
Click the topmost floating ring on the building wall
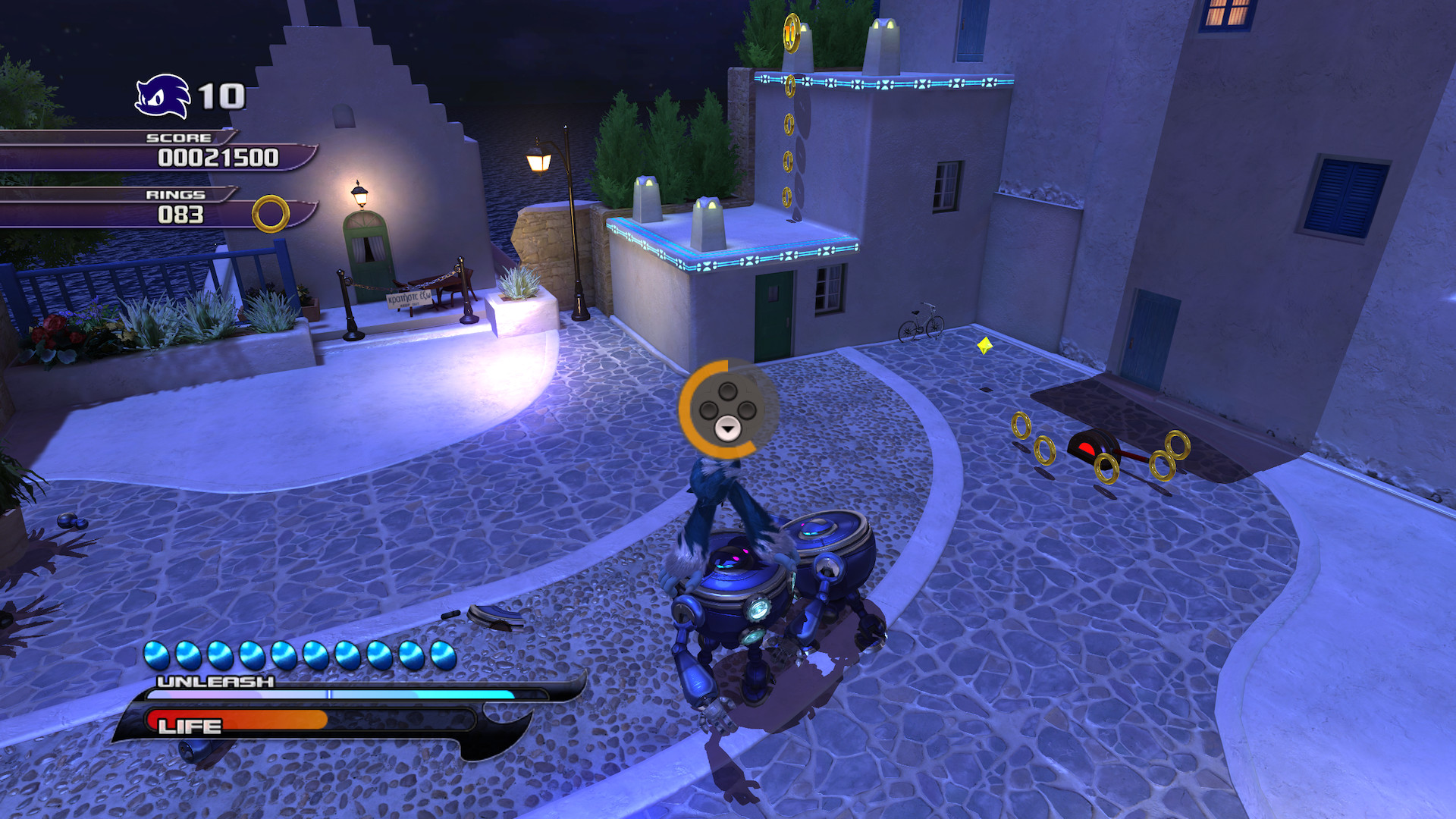click(789, 86)
